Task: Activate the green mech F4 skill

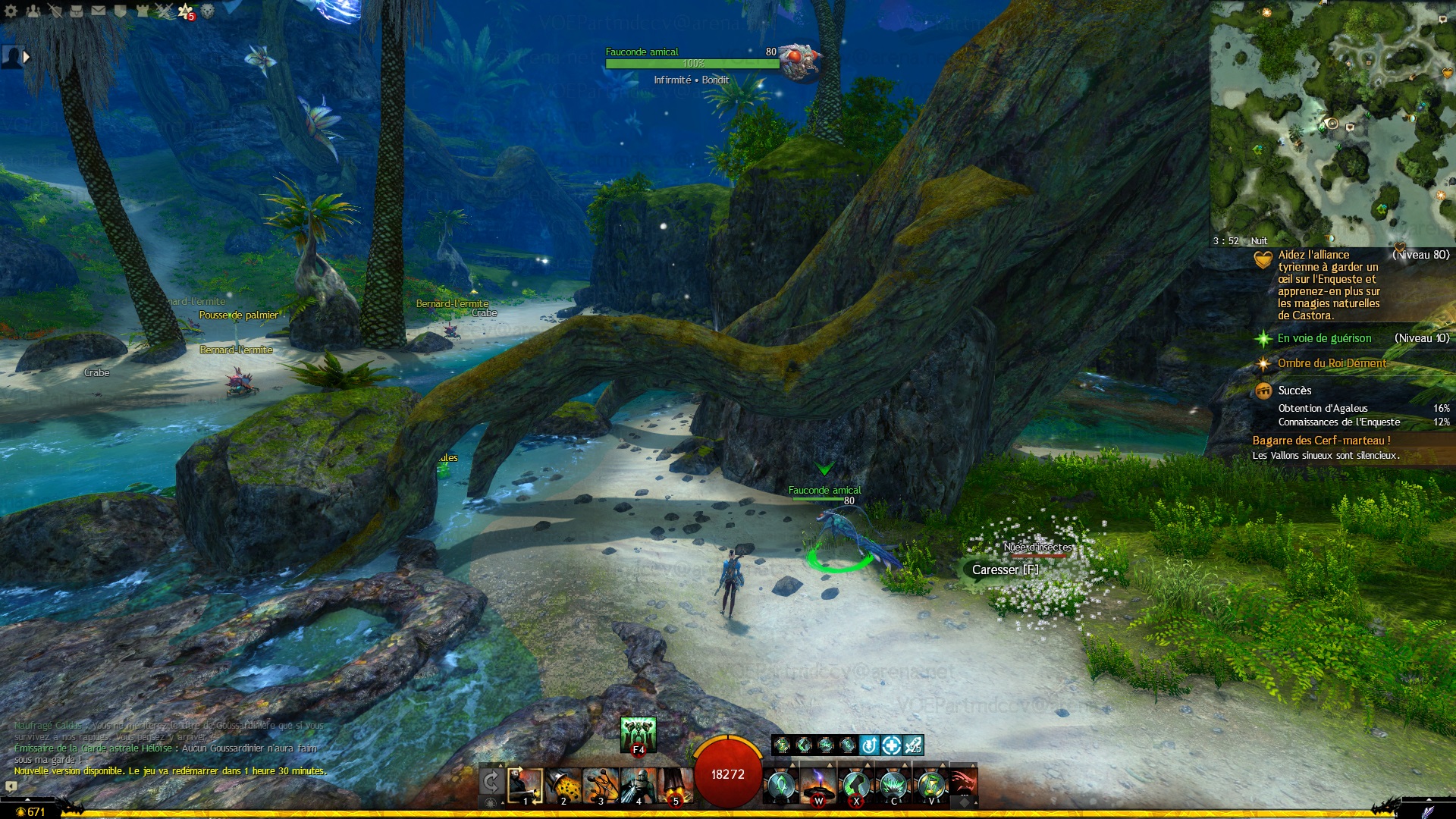Action: pyautogui.click(x=638, y=733)
